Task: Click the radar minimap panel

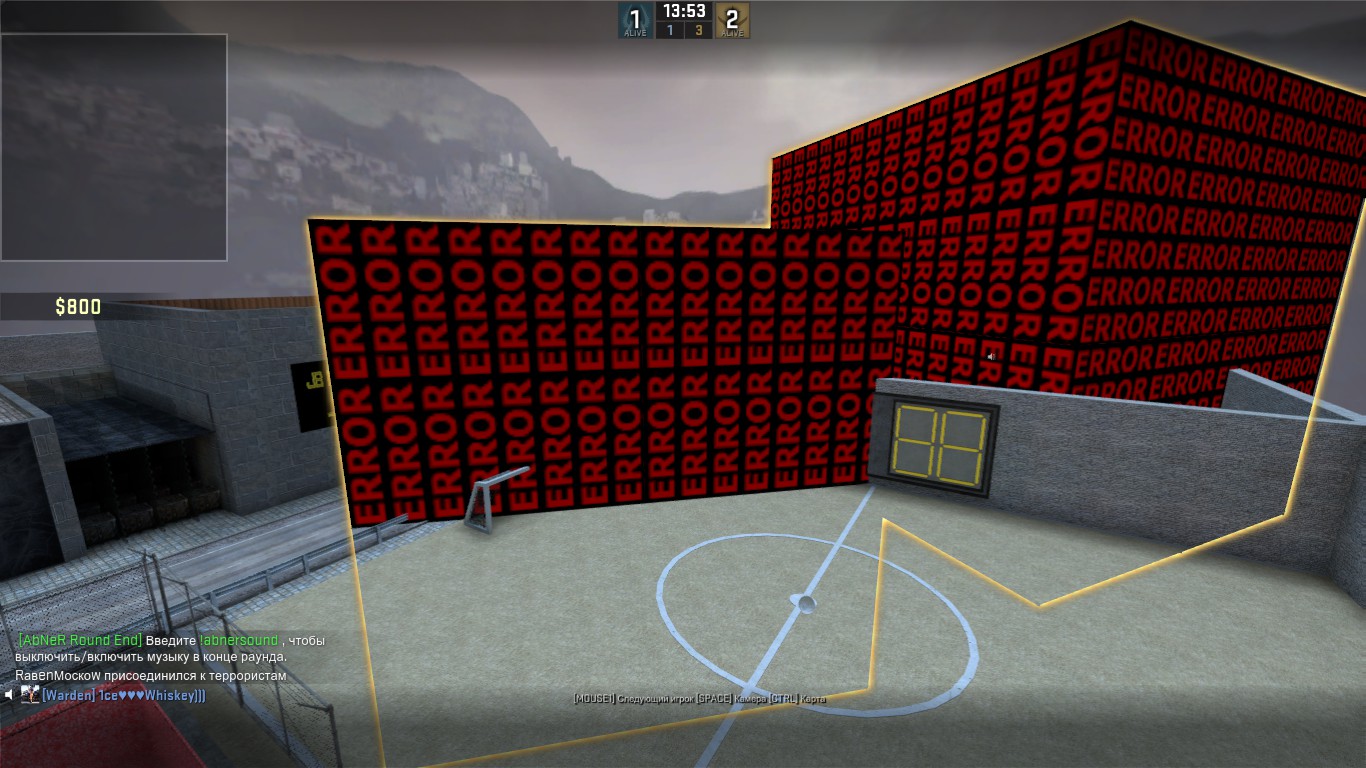Action: pyautogui.click(x=113, y=147)
